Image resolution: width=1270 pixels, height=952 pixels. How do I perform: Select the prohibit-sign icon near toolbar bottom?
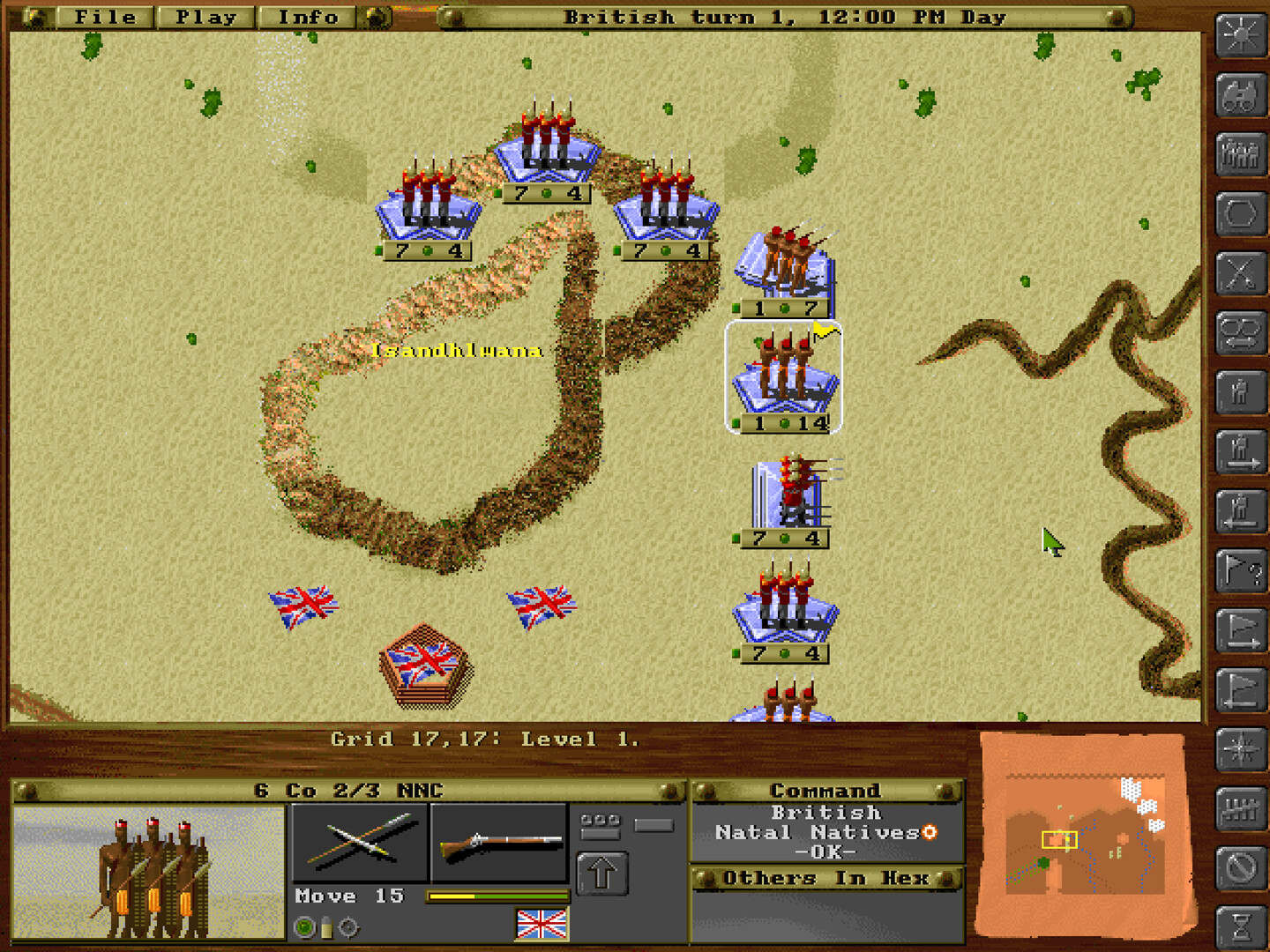[1240, 868]
